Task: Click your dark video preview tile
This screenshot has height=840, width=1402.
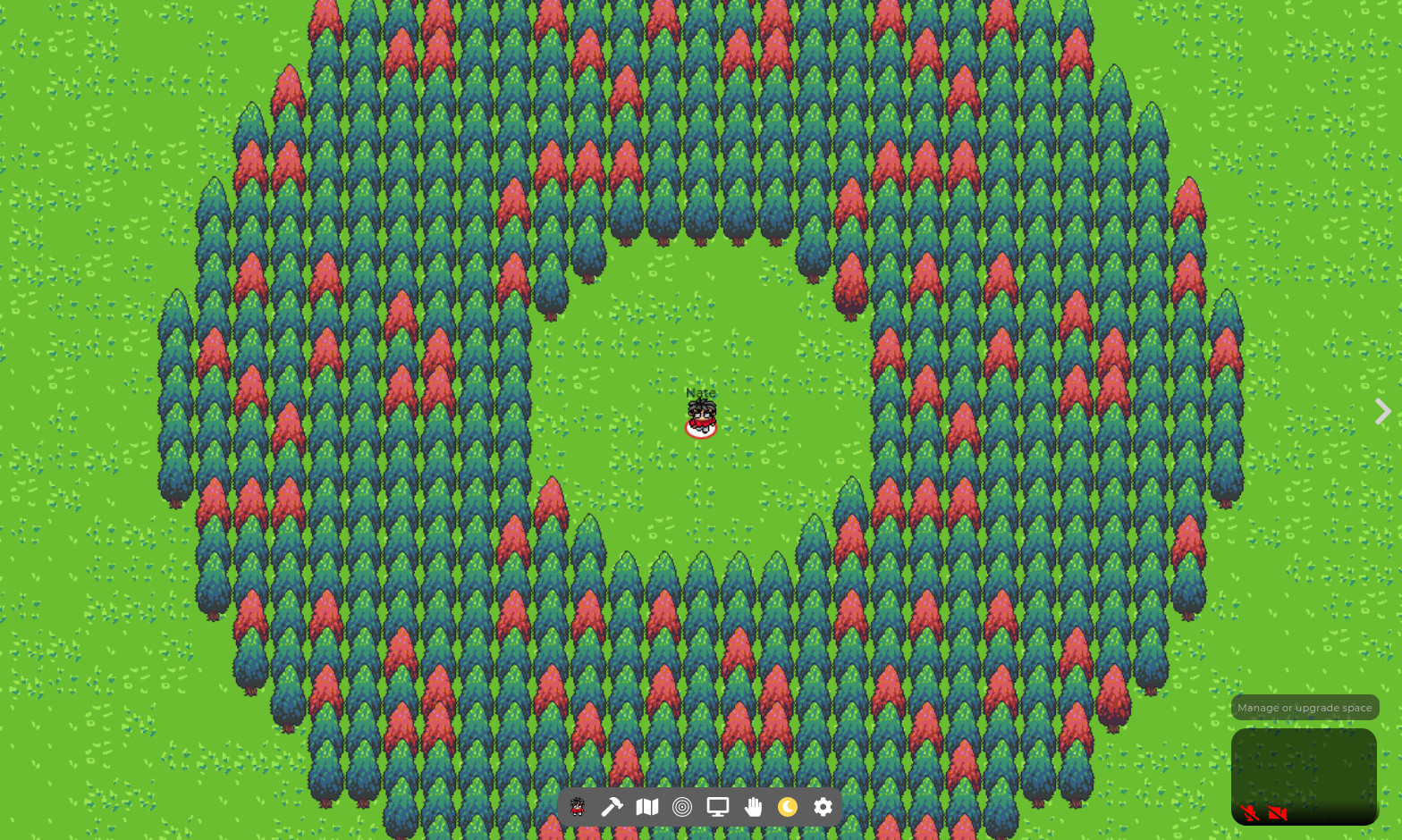Action: tap(1304, 774)
